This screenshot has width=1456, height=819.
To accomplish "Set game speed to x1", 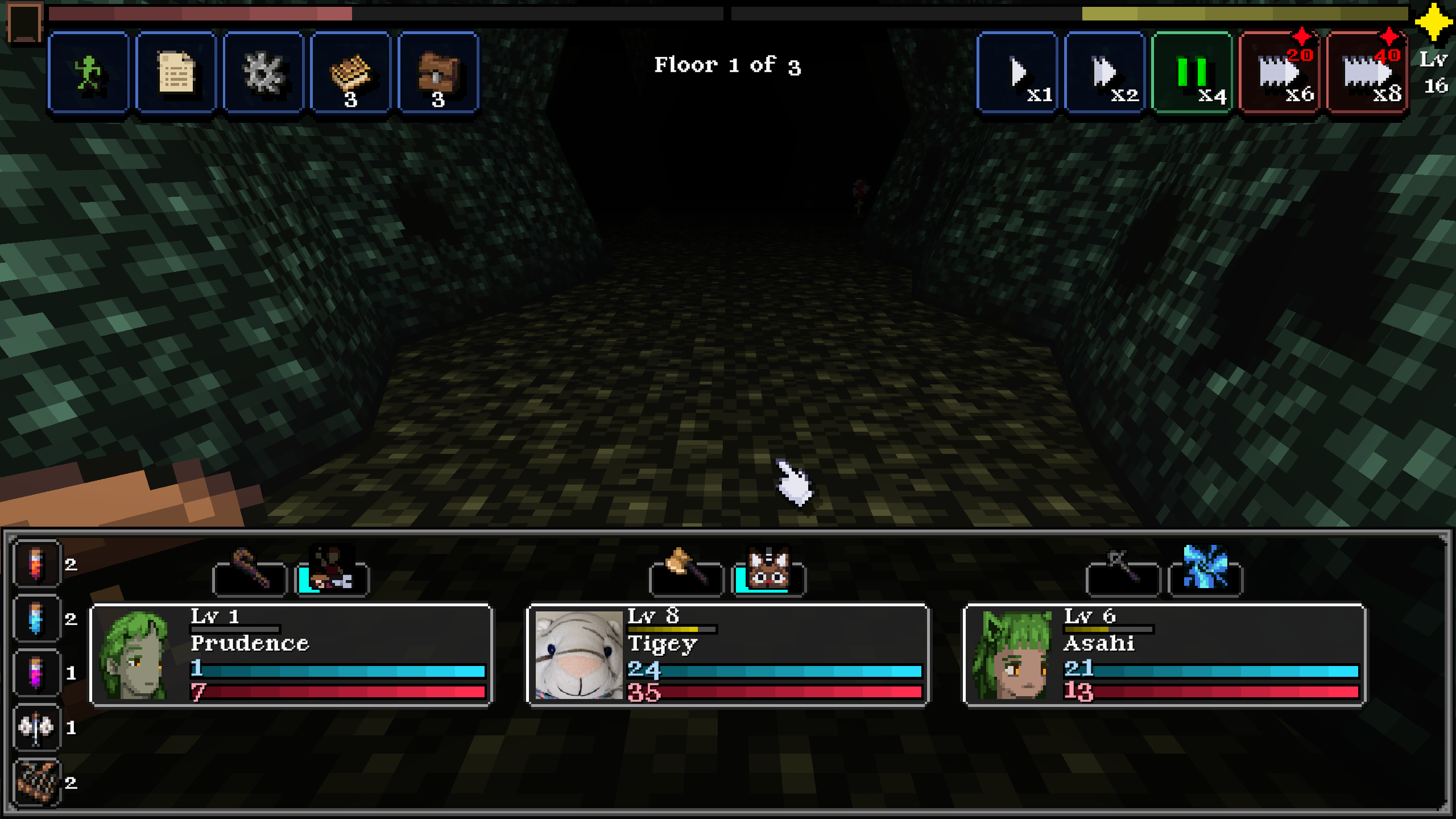I will coord(1017,73).
